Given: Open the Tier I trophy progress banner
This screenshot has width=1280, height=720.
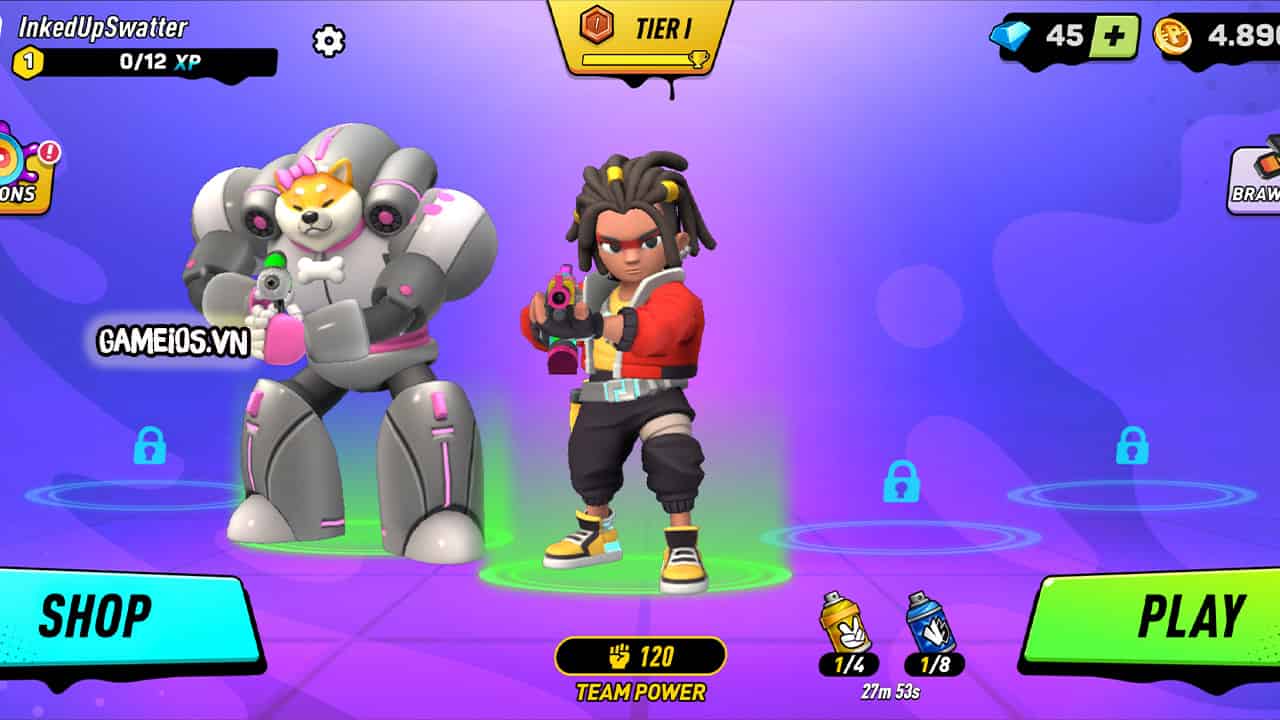Looking at the screenshot, I should coord(640,38).
